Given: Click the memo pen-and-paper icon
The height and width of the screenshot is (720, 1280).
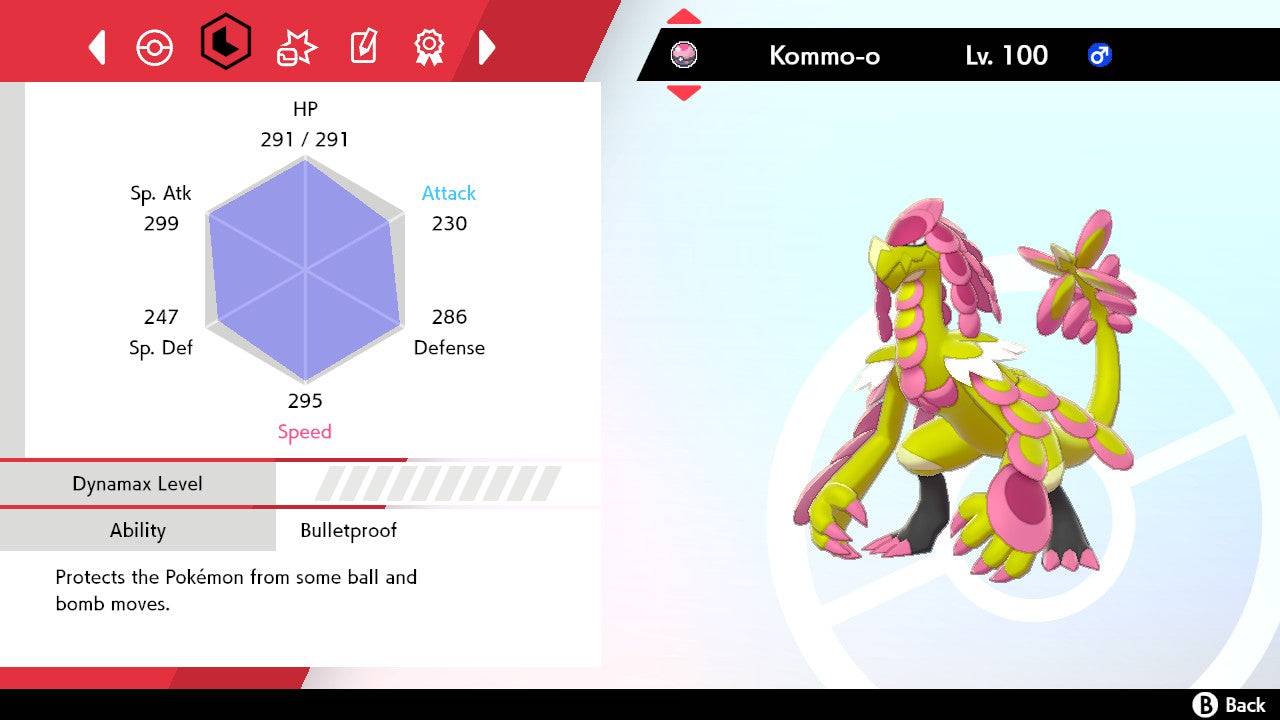Looking at the screenshot, I should [362, 46].
